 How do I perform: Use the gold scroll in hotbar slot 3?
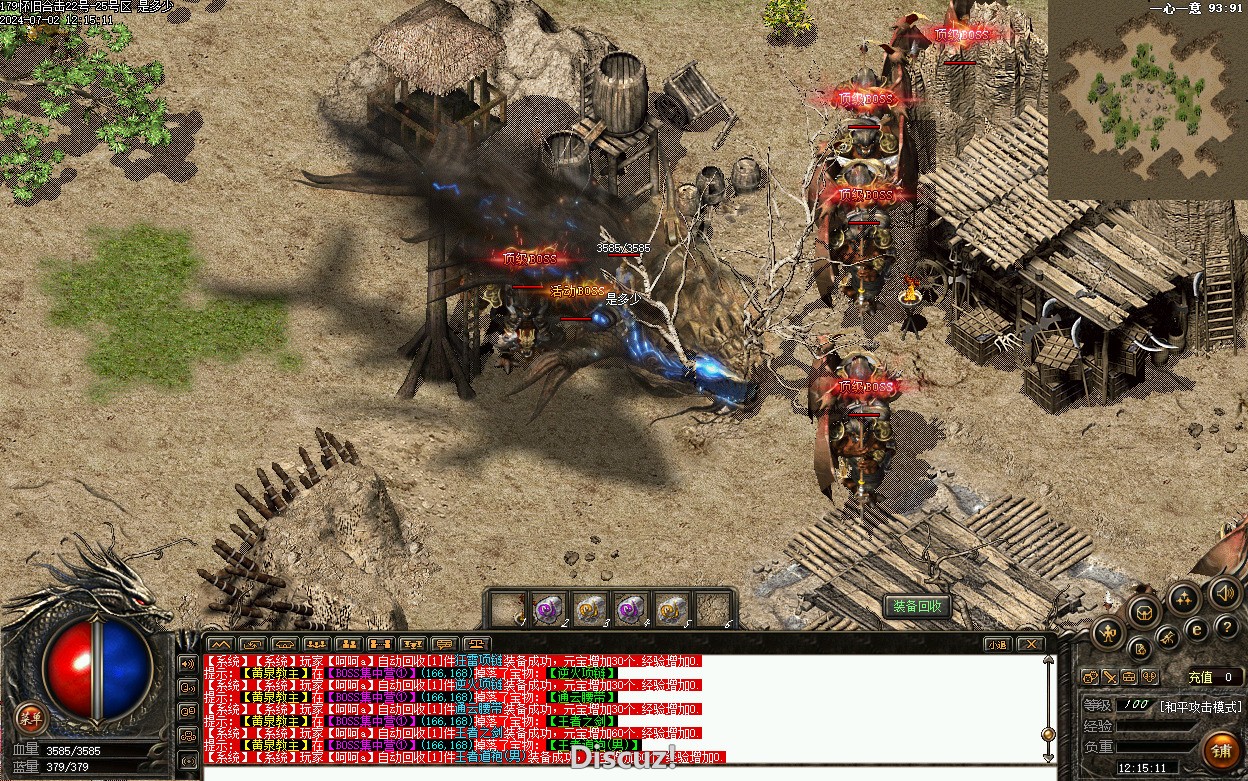click(x=589, y=609)
